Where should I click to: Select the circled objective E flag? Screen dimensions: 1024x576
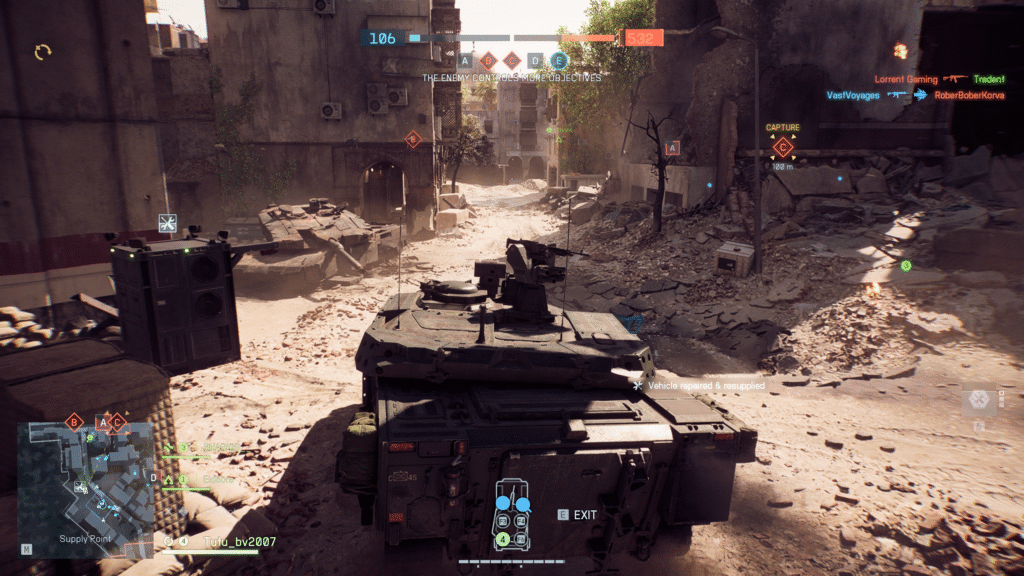559,60
